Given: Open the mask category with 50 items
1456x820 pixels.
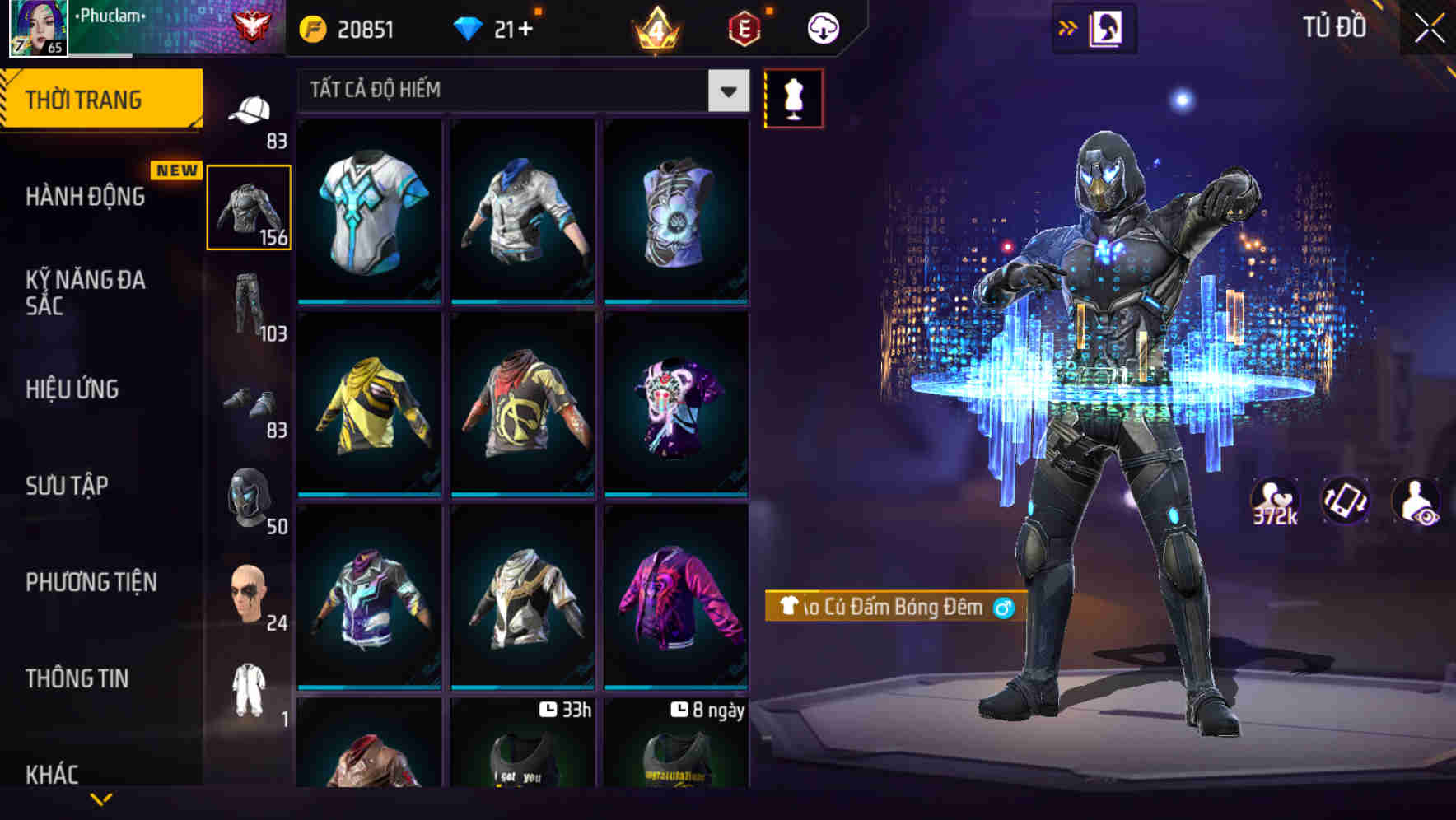Looking at the screenshot, I should pyautogui.click(x=250, y=494).
